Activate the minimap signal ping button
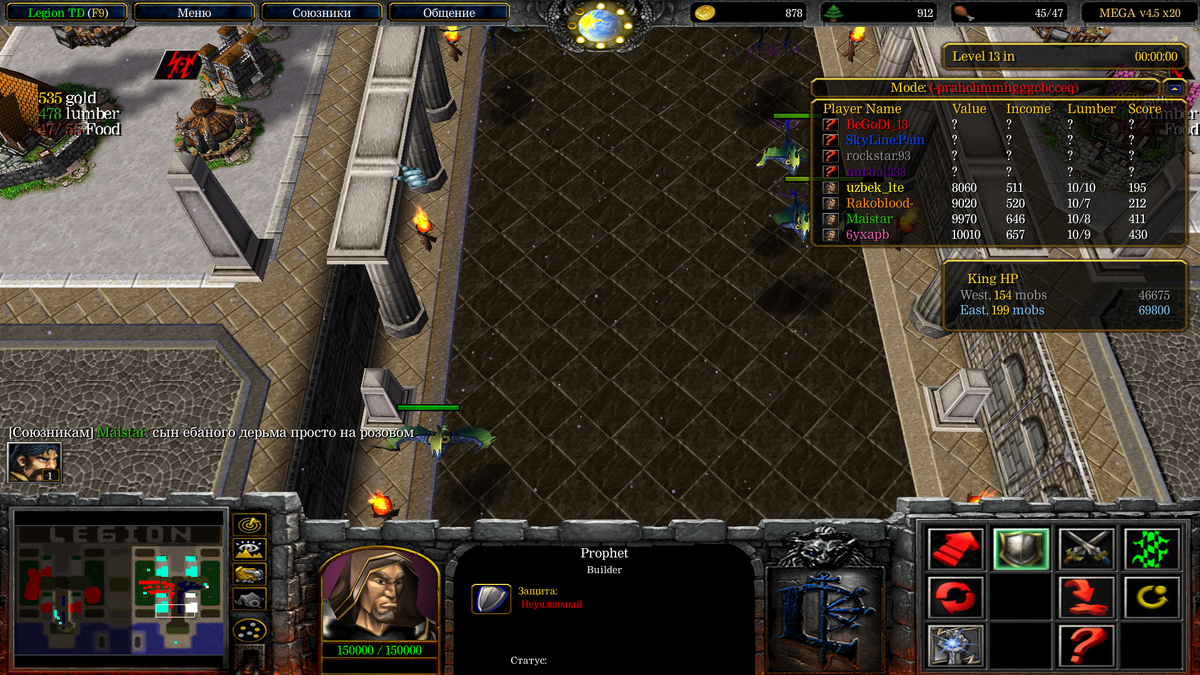This screenshot has width=1200, height=675. point(249,524)
